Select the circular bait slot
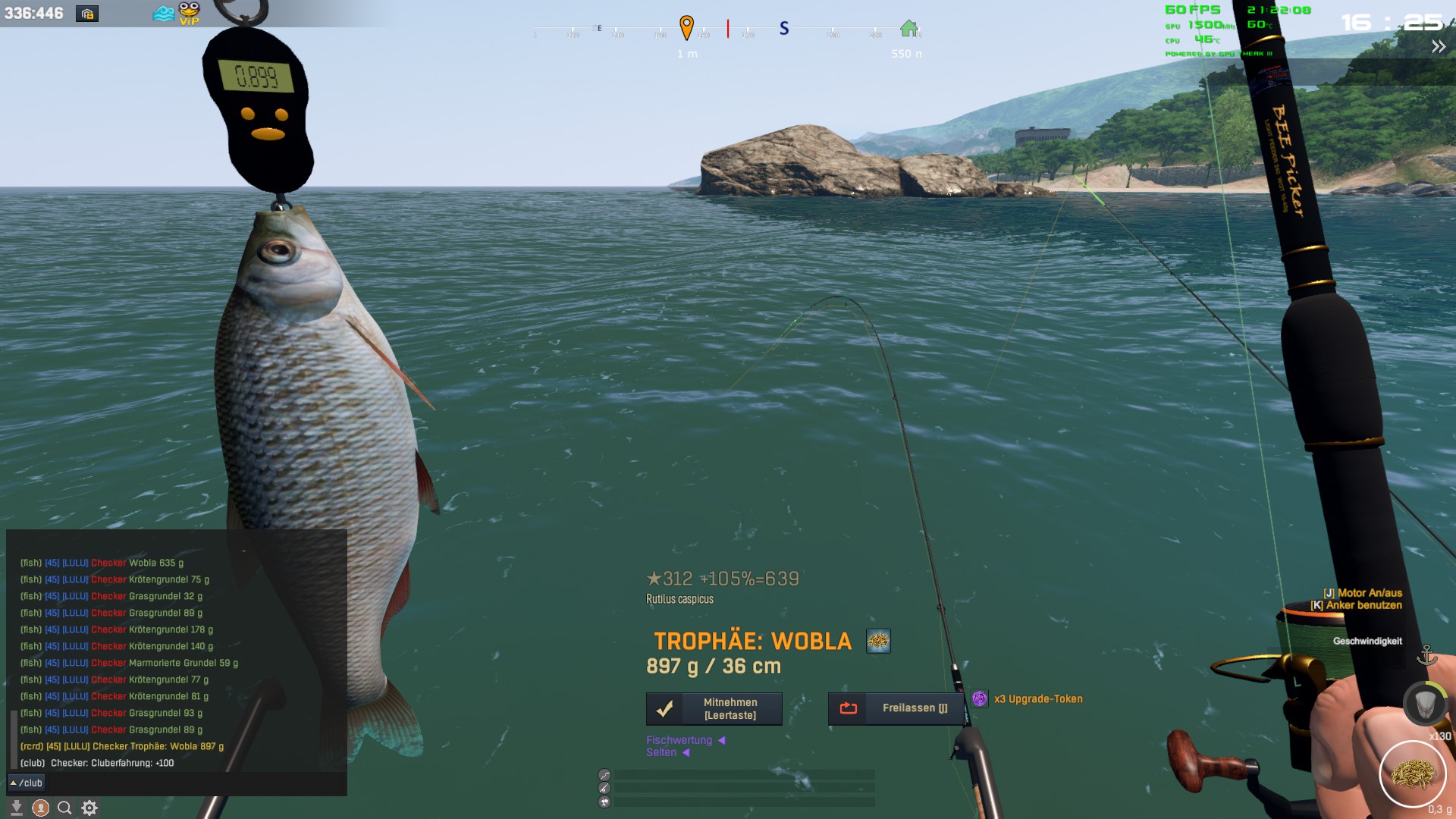 [1412, 774]
